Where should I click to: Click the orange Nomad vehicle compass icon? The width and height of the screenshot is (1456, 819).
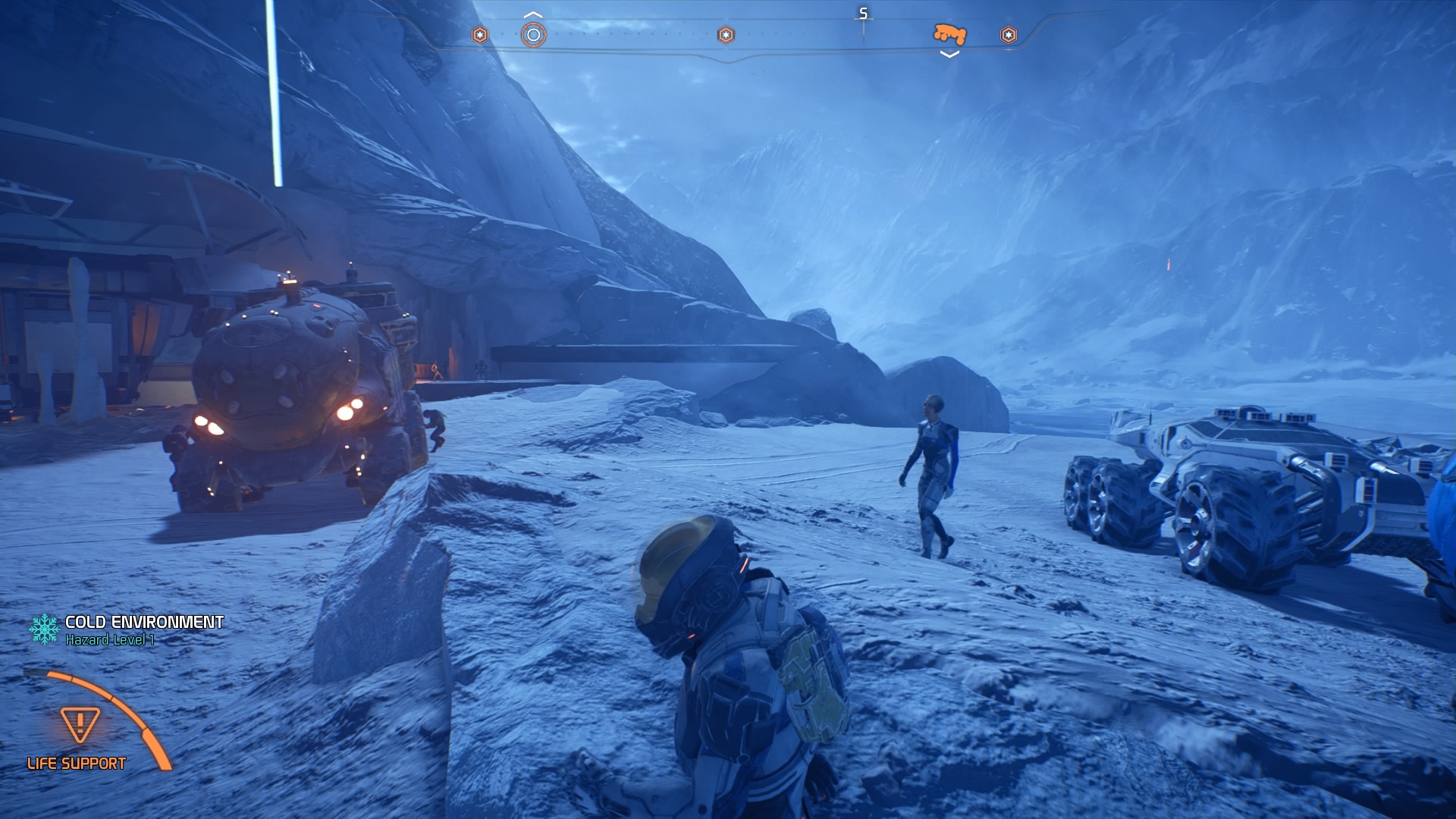[x=949, y=34]
